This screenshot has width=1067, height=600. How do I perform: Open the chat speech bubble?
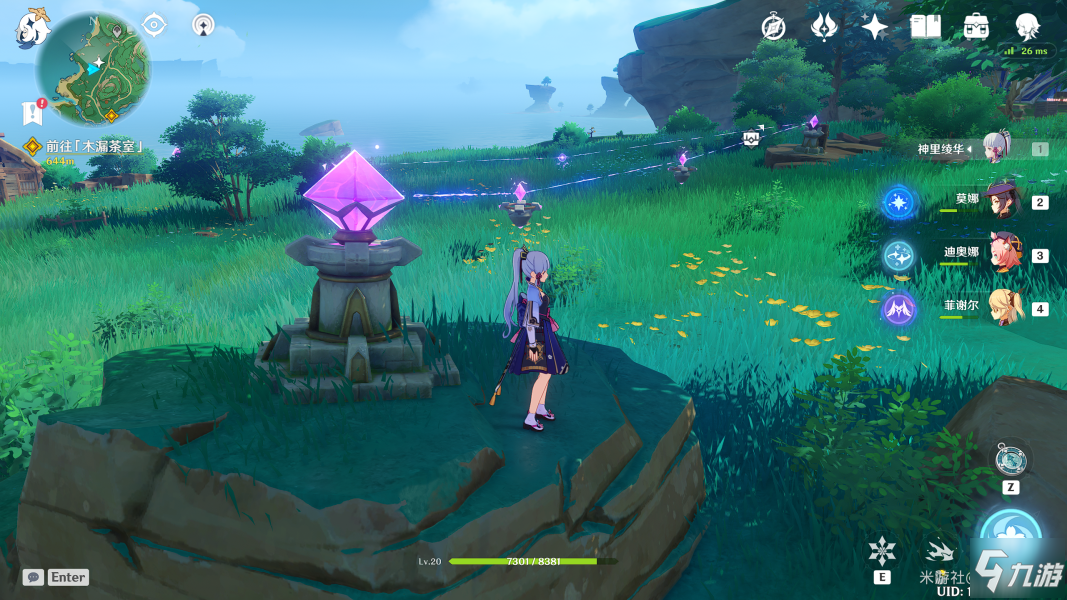(x=33, y=577)
